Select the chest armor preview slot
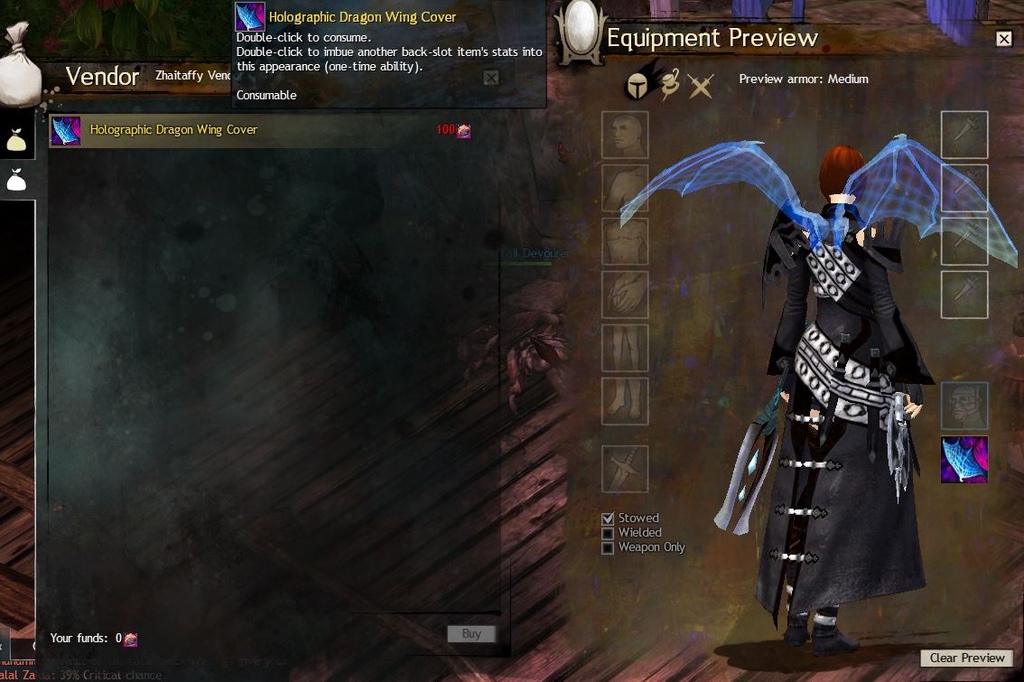This screenshot has height=682, width=1024. click(x=625, y=241)
